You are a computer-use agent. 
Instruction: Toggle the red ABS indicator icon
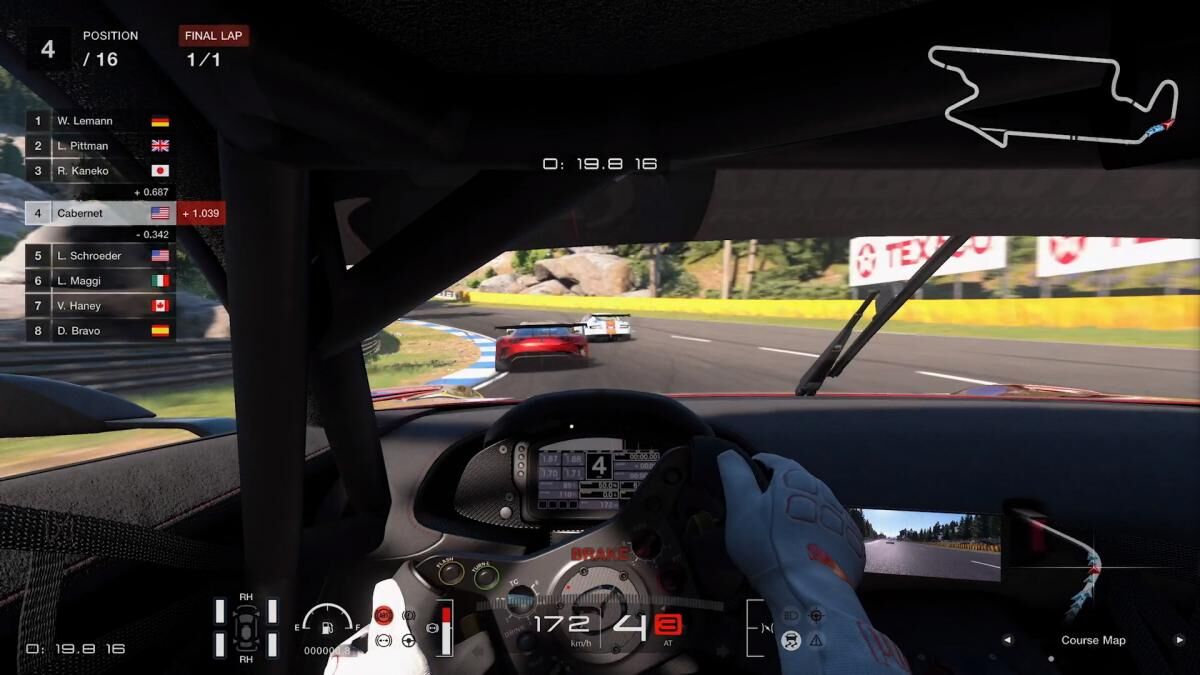383,614
